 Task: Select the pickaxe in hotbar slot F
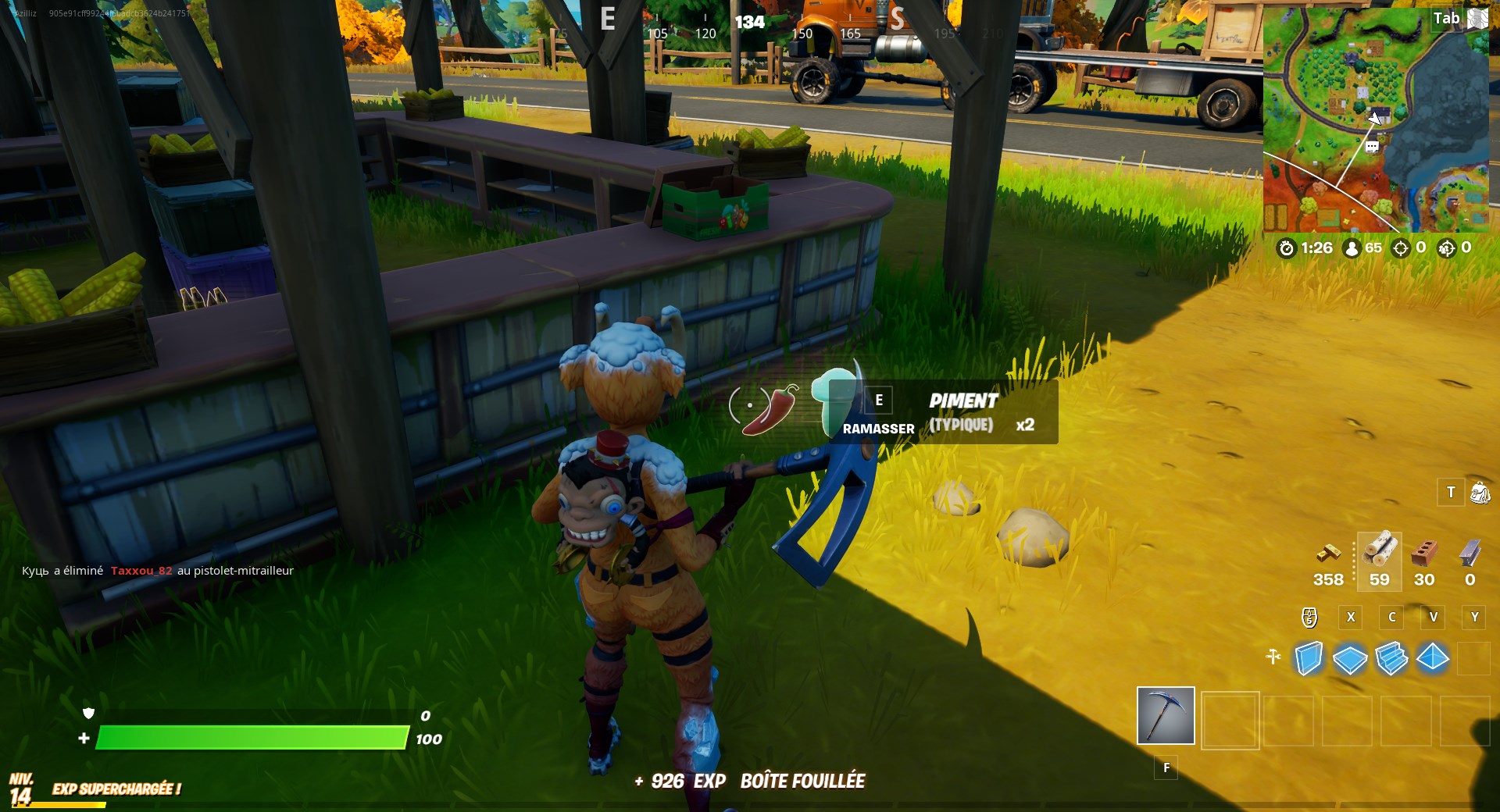[1164, 717]
